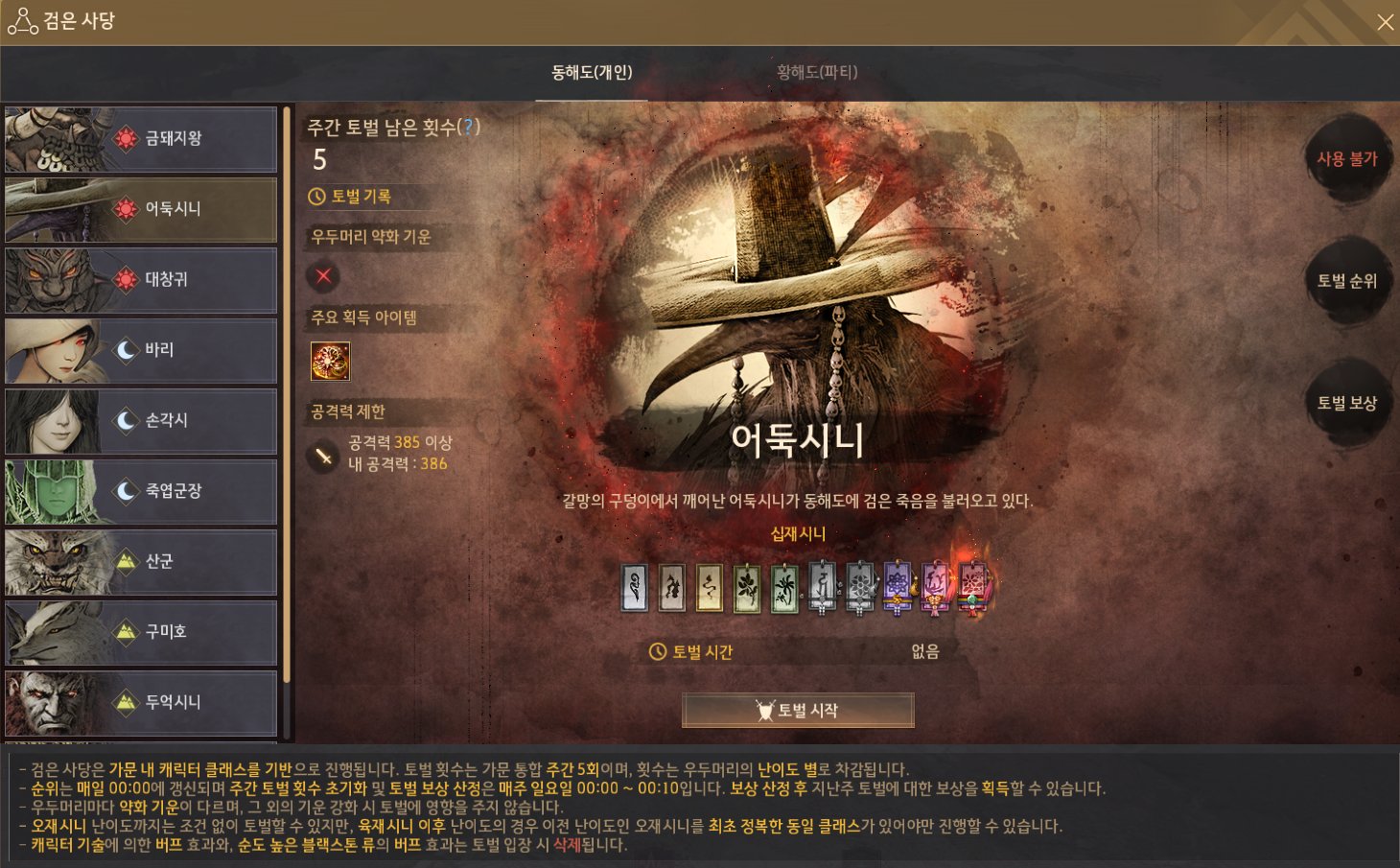Open the 토벌 순위 rankings

click(x=1346, y=281)
